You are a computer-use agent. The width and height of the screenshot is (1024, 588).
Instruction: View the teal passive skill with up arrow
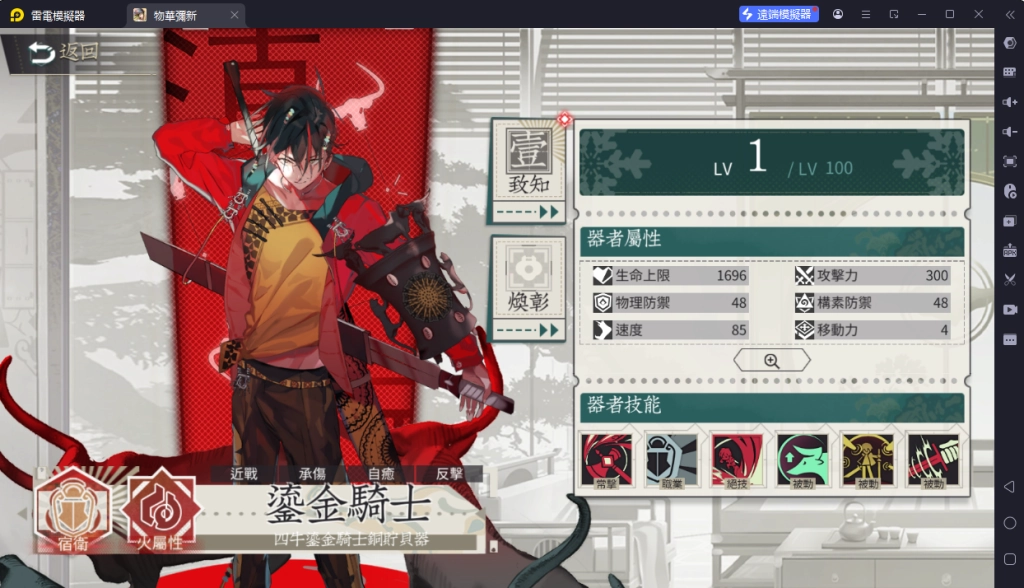(802, 461)
